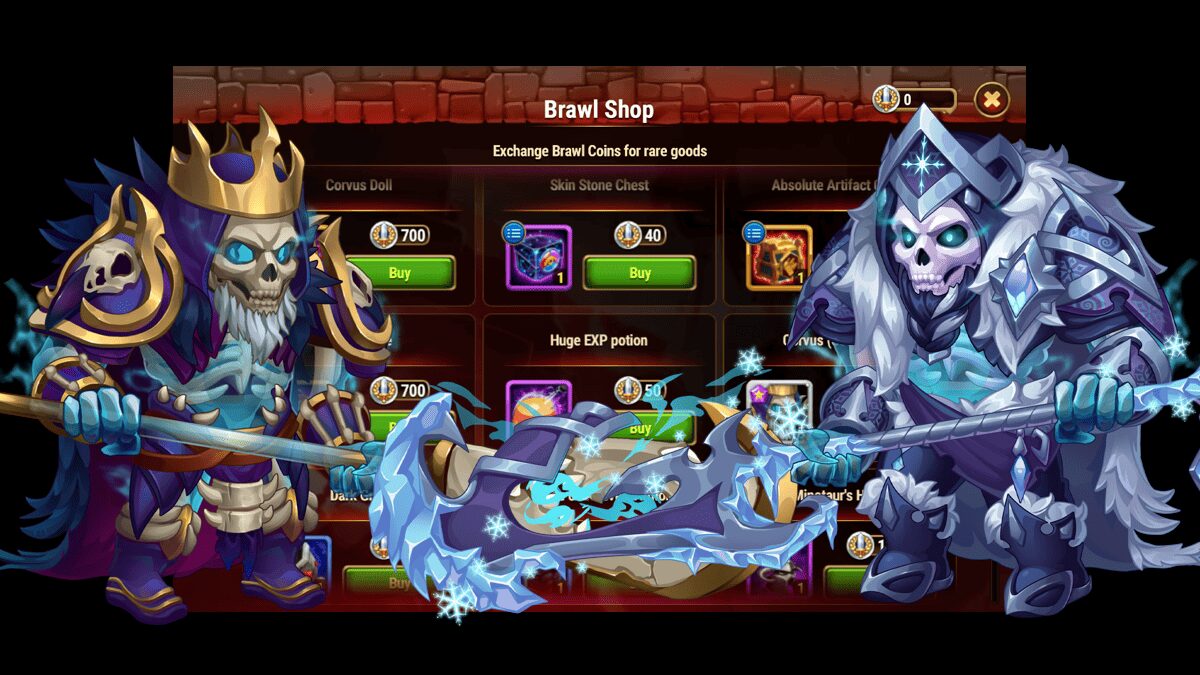Close the Brawl Shop window
This screenshot has width=1200, height=675.
pos(991,99)
